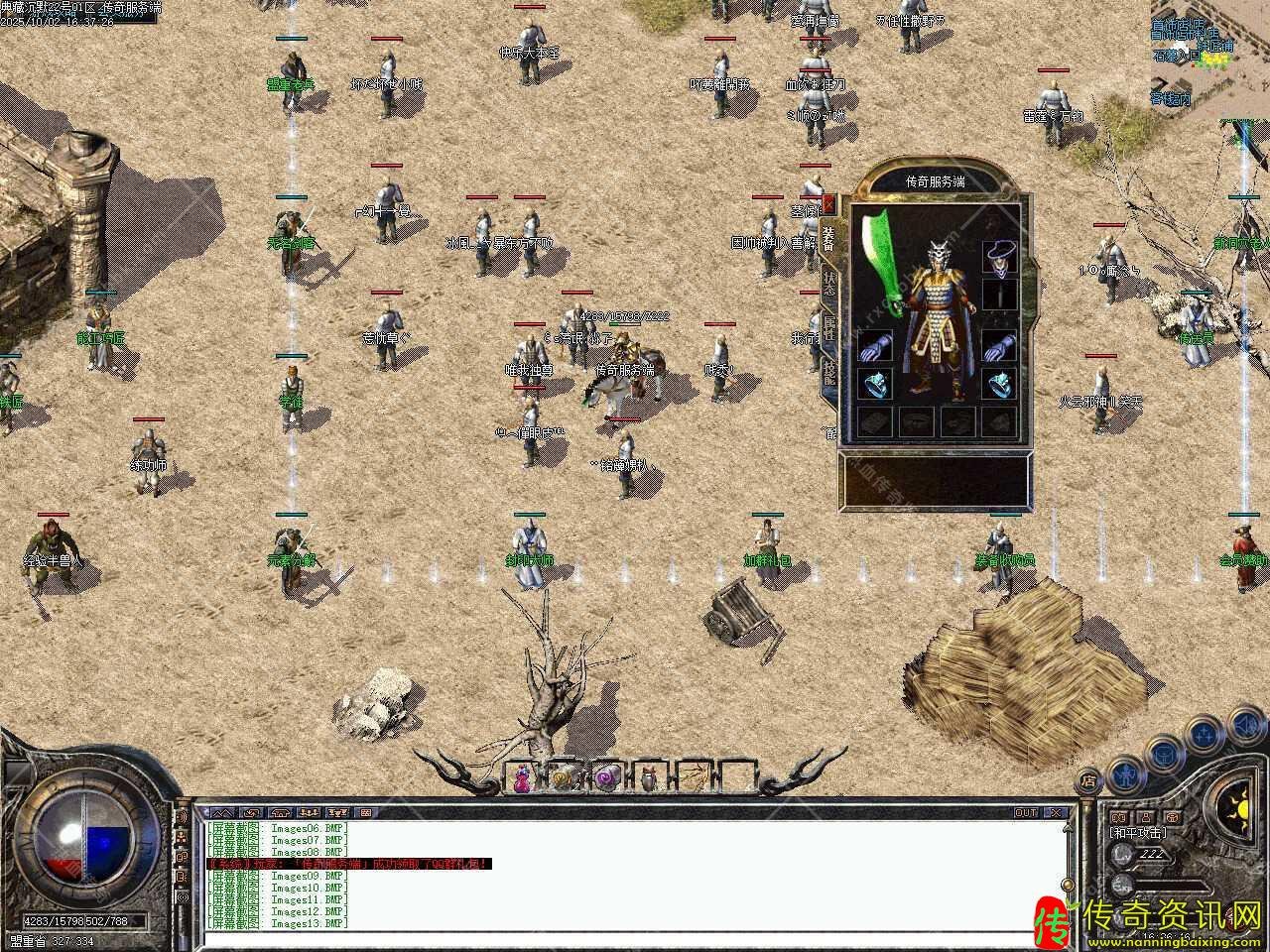Image resolution: width=1270 pixels, height=952 pixels.
Task: Open the bag inventory round button
Action: [1163, 756]
